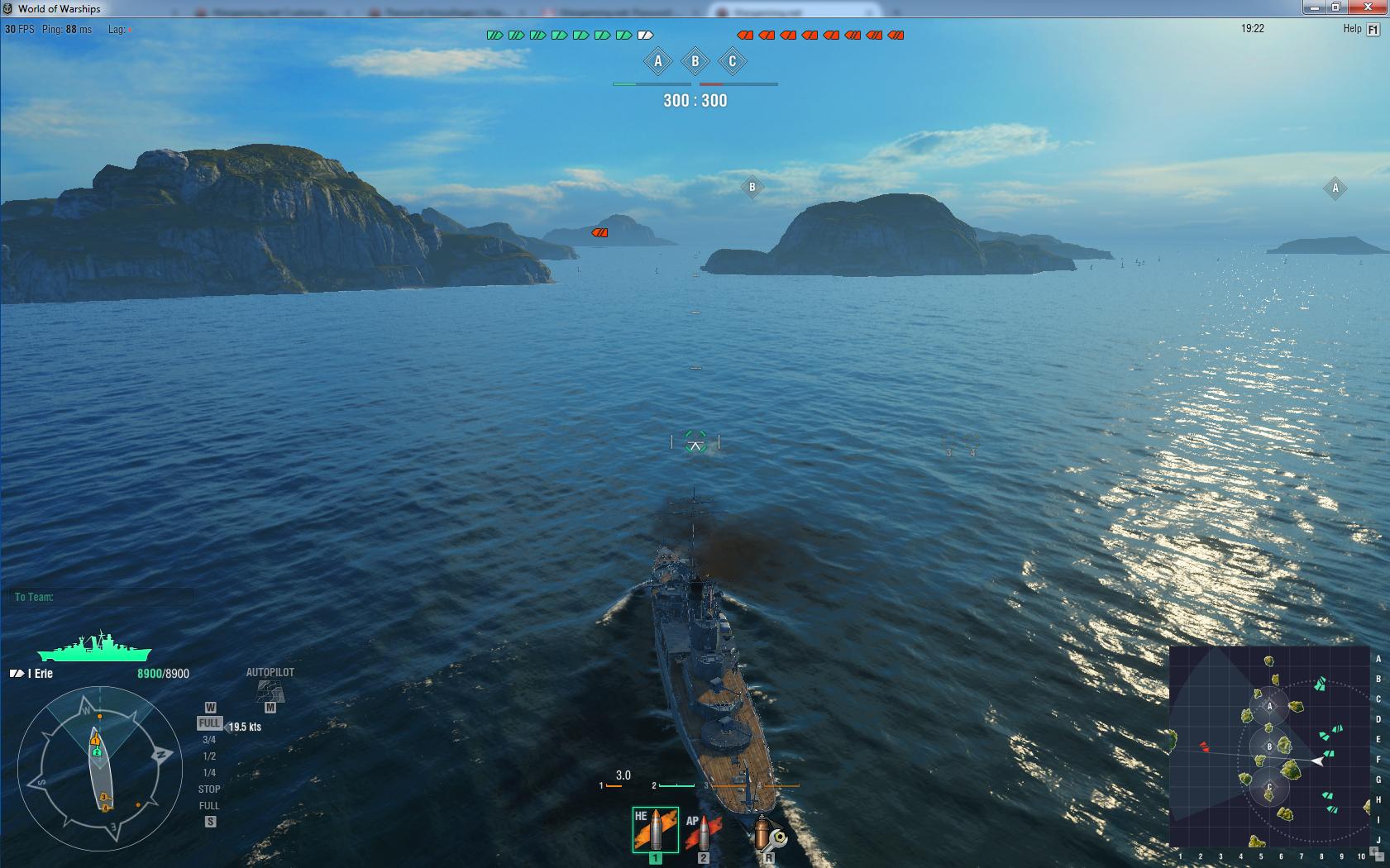The image size is (1390, 868).
Task: Select the HE shell ammunition
Action: [655, 830]
